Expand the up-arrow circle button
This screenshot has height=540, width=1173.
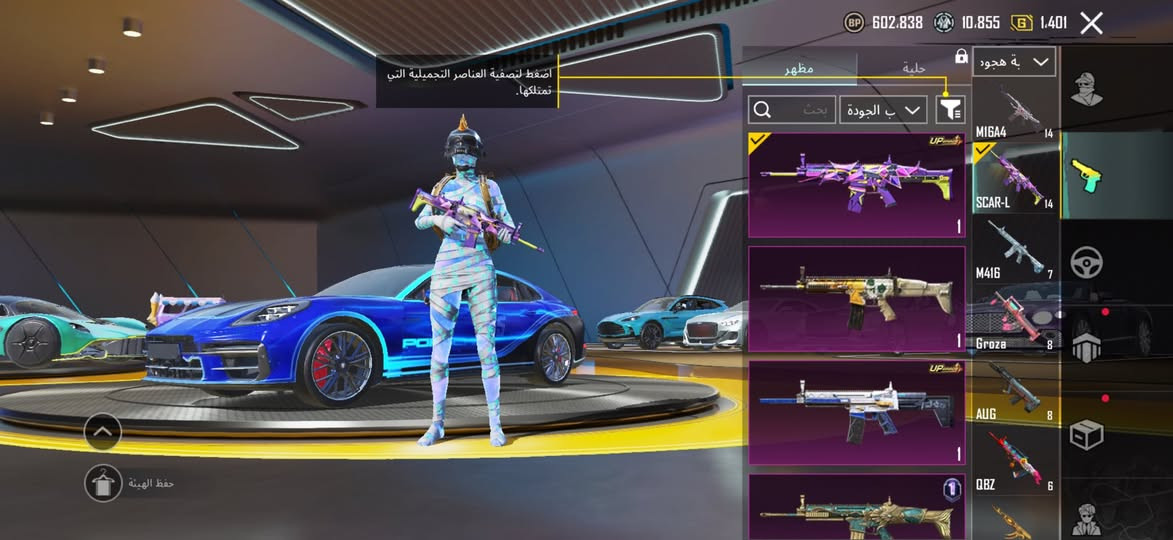pos(103,432)
